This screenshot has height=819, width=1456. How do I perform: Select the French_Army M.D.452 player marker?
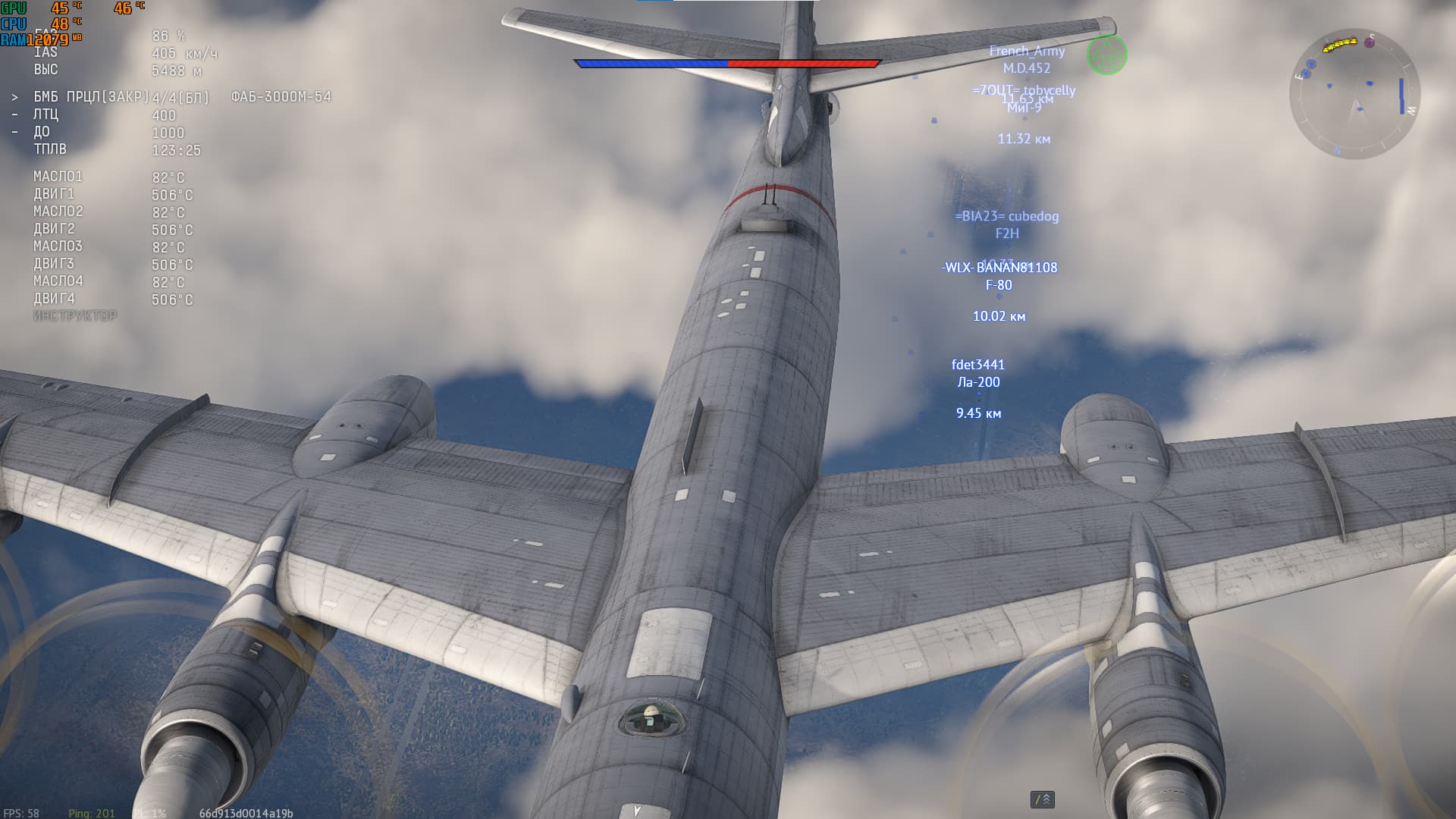1027,59
